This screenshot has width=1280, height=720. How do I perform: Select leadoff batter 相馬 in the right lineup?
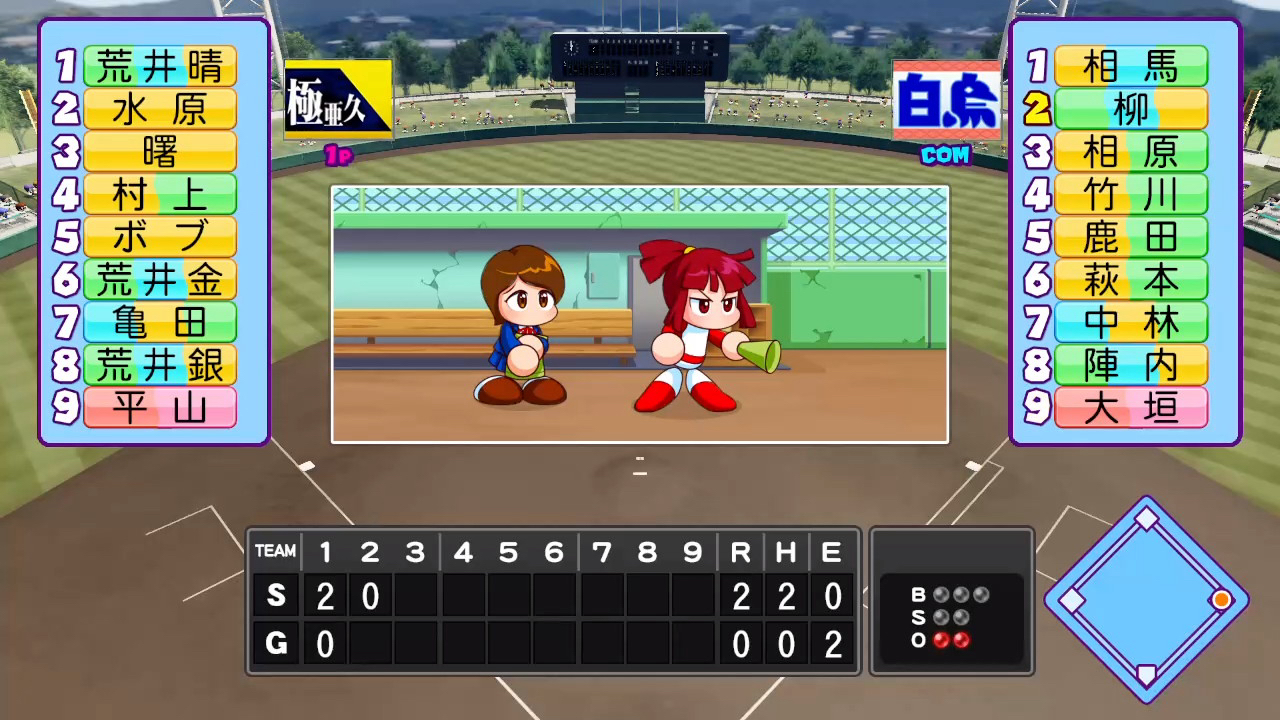(1130, 66)
